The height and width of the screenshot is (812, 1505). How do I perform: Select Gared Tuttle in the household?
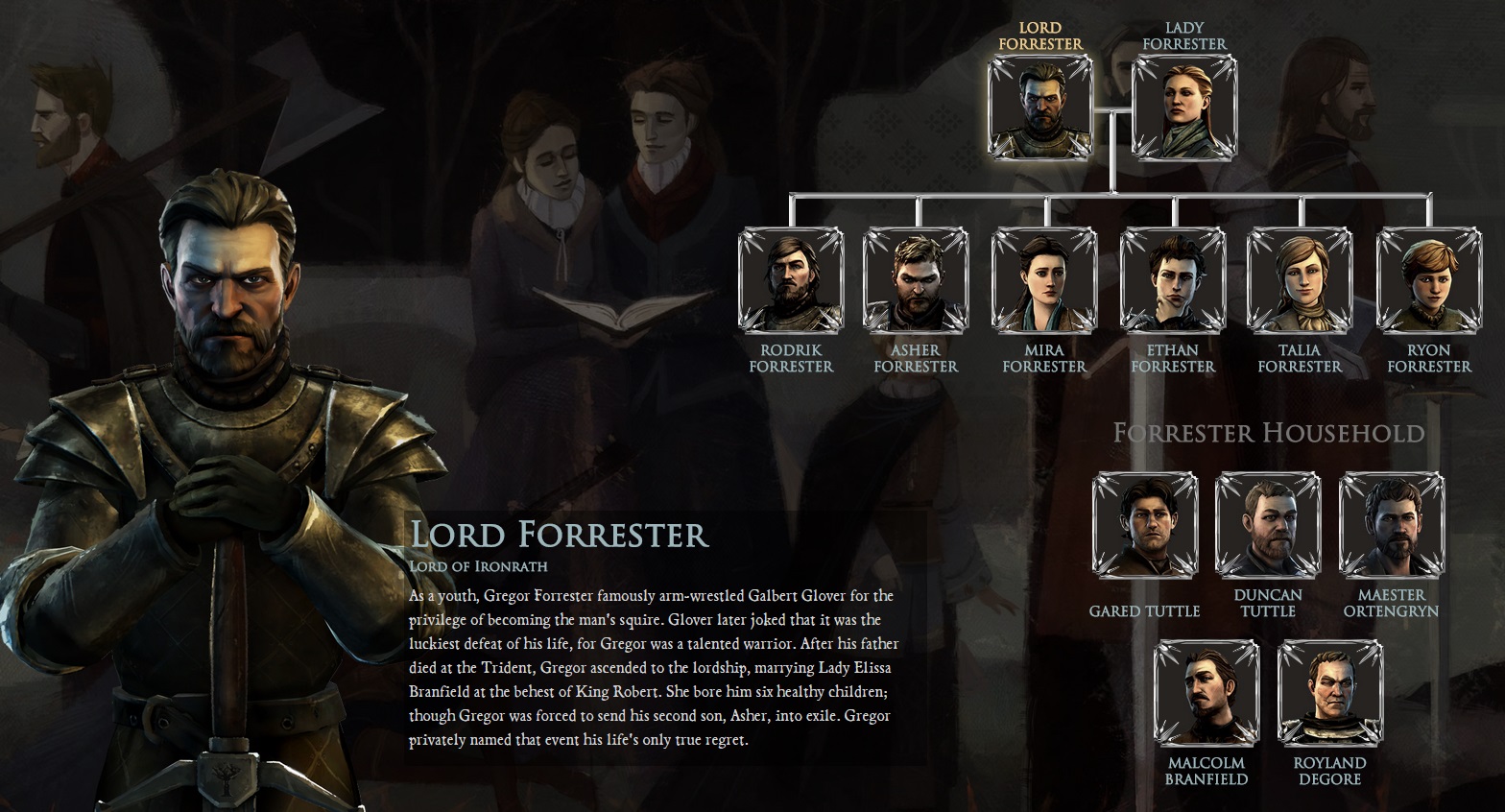pos(1145,525)
